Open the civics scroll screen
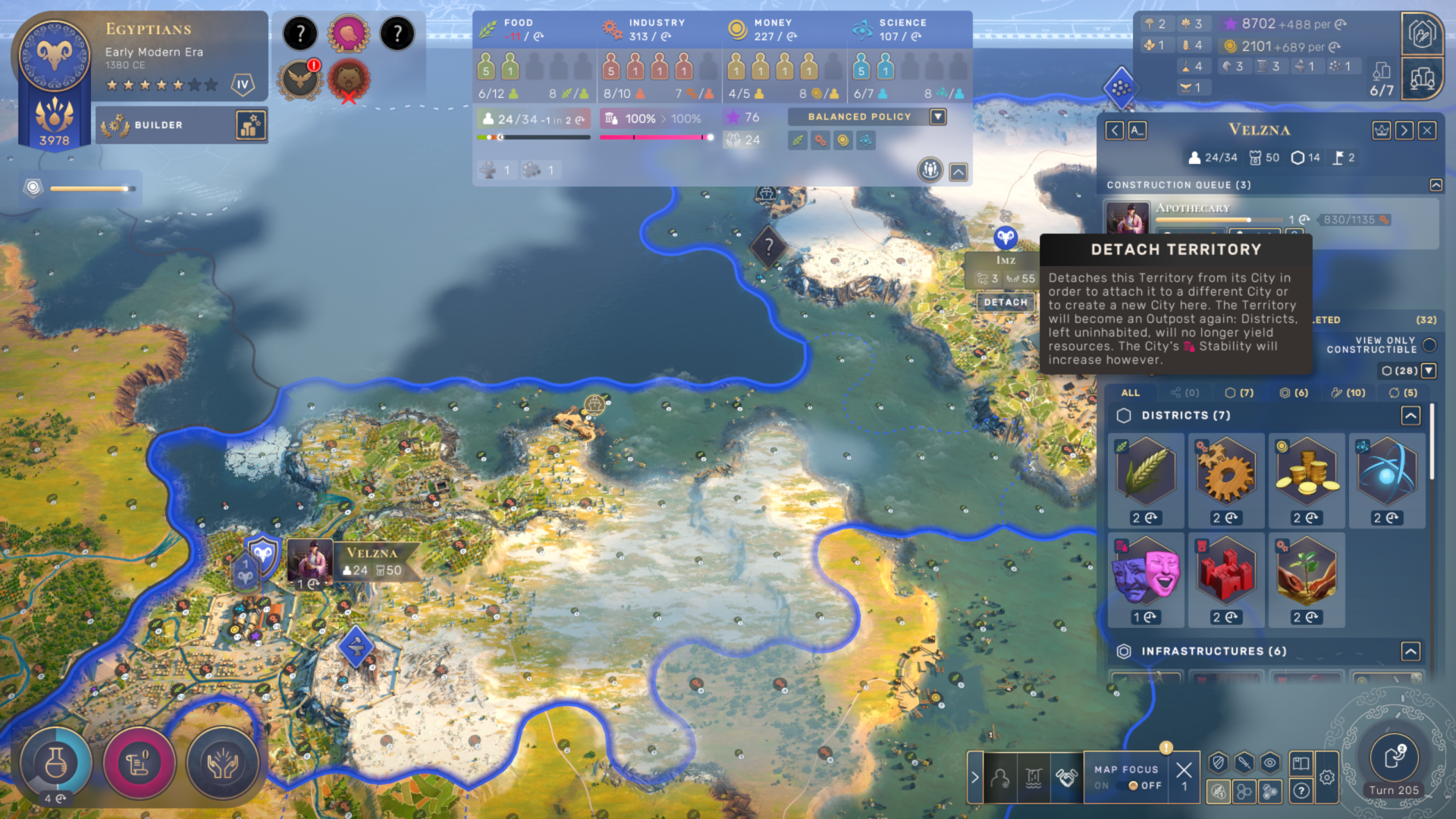 139,764
